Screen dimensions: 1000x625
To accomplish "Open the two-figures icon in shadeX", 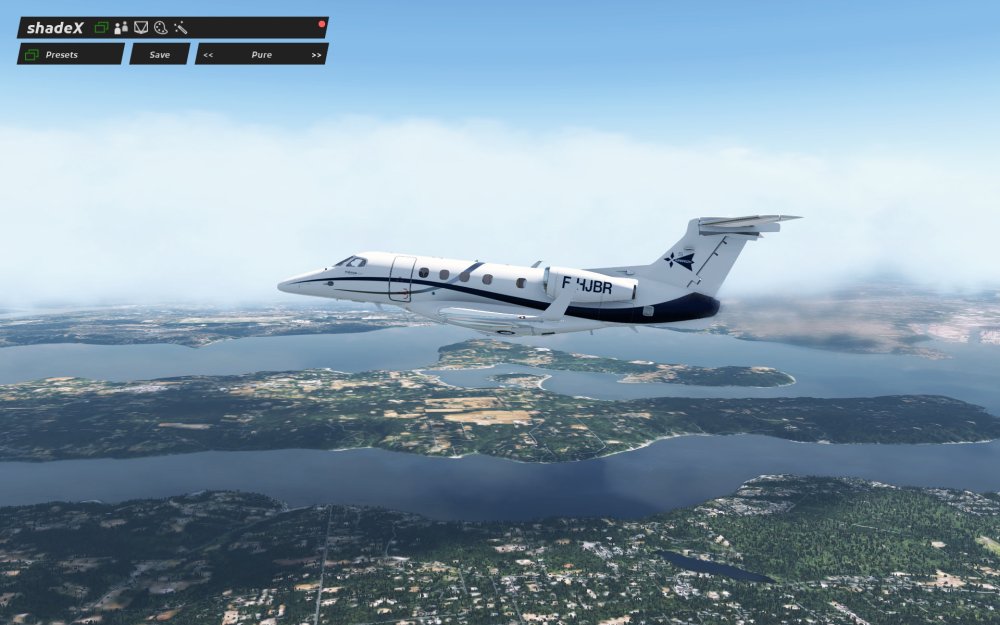I will pyautogui.click(x=121, y=28).
